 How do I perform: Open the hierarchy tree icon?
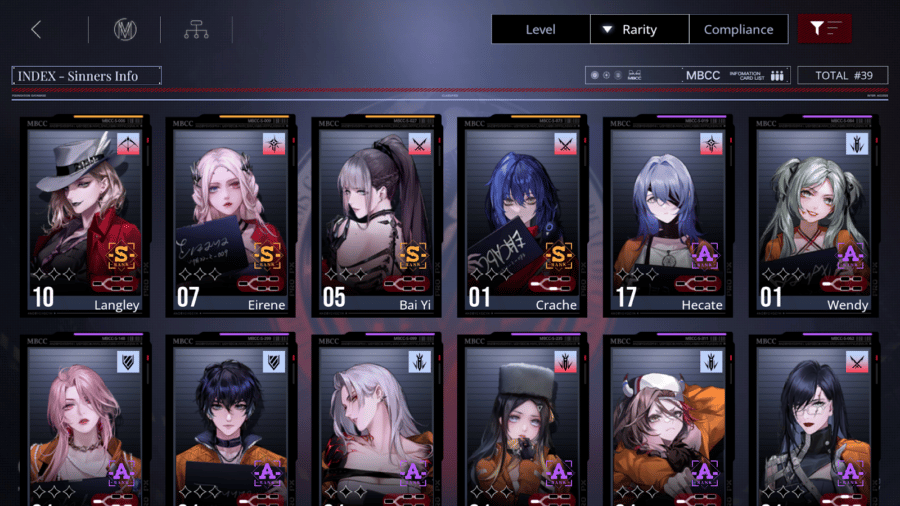pyautogui.click(x=196, y=29)
